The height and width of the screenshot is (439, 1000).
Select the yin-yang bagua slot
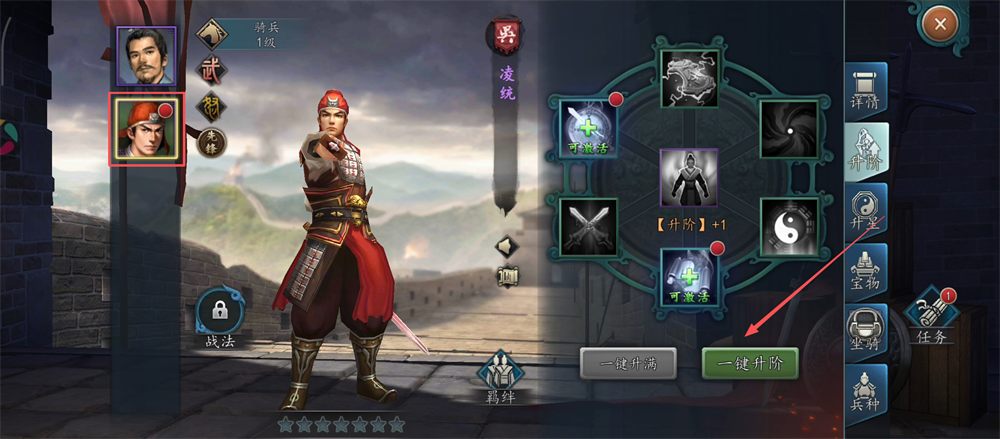point(789,227)
